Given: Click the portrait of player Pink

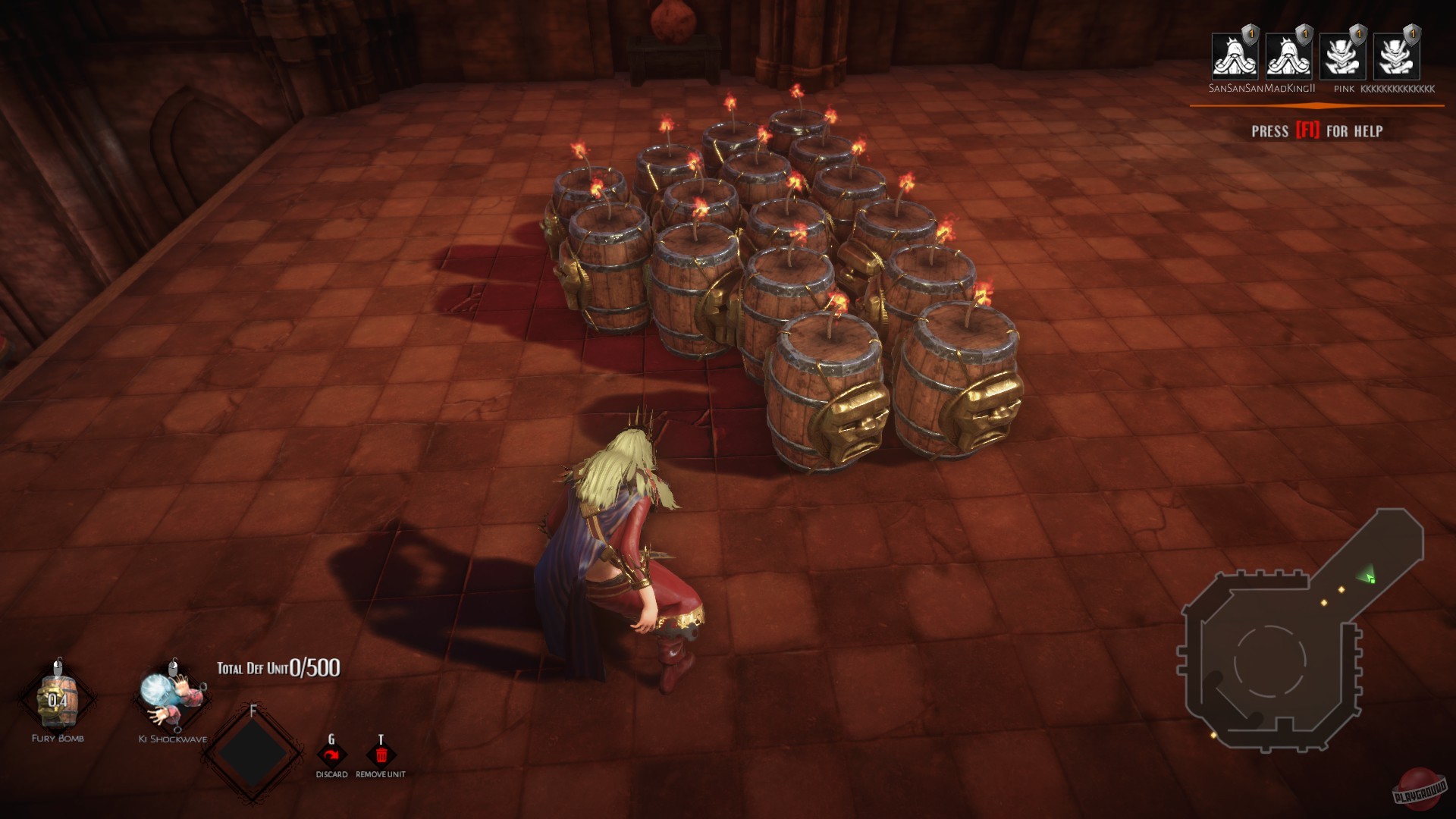Looking at the screenshot, I should click(1342, 57).
